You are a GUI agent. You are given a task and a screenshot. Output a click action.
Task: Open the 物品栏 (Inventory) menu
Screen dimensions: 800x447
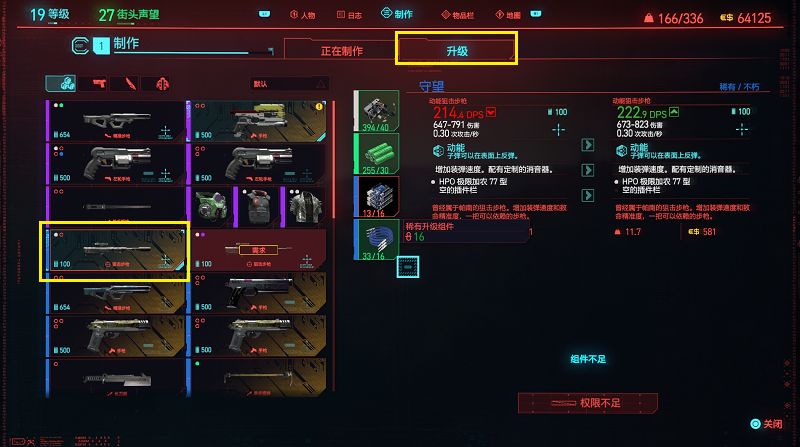(456, 15)
